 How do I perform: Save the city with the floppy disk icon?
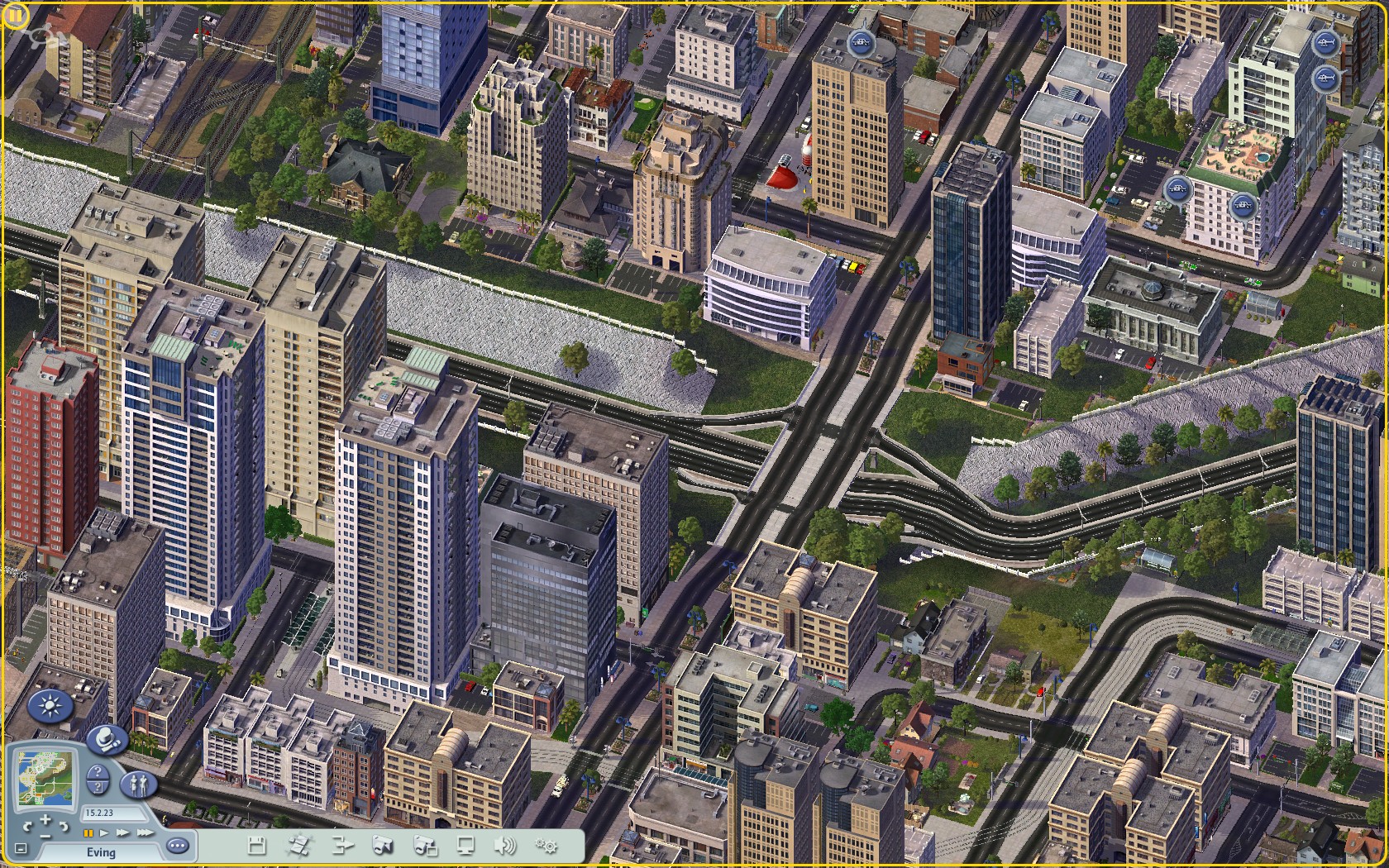(256, 845)
